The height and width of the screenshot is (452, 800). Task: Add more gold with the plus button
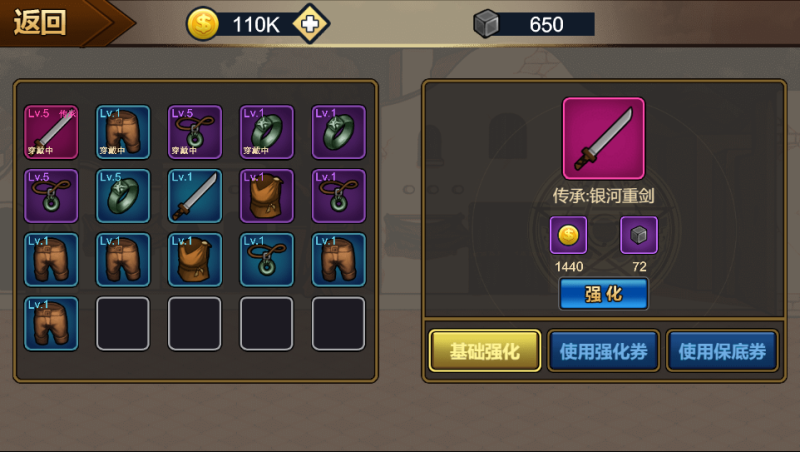click(312, 24)
